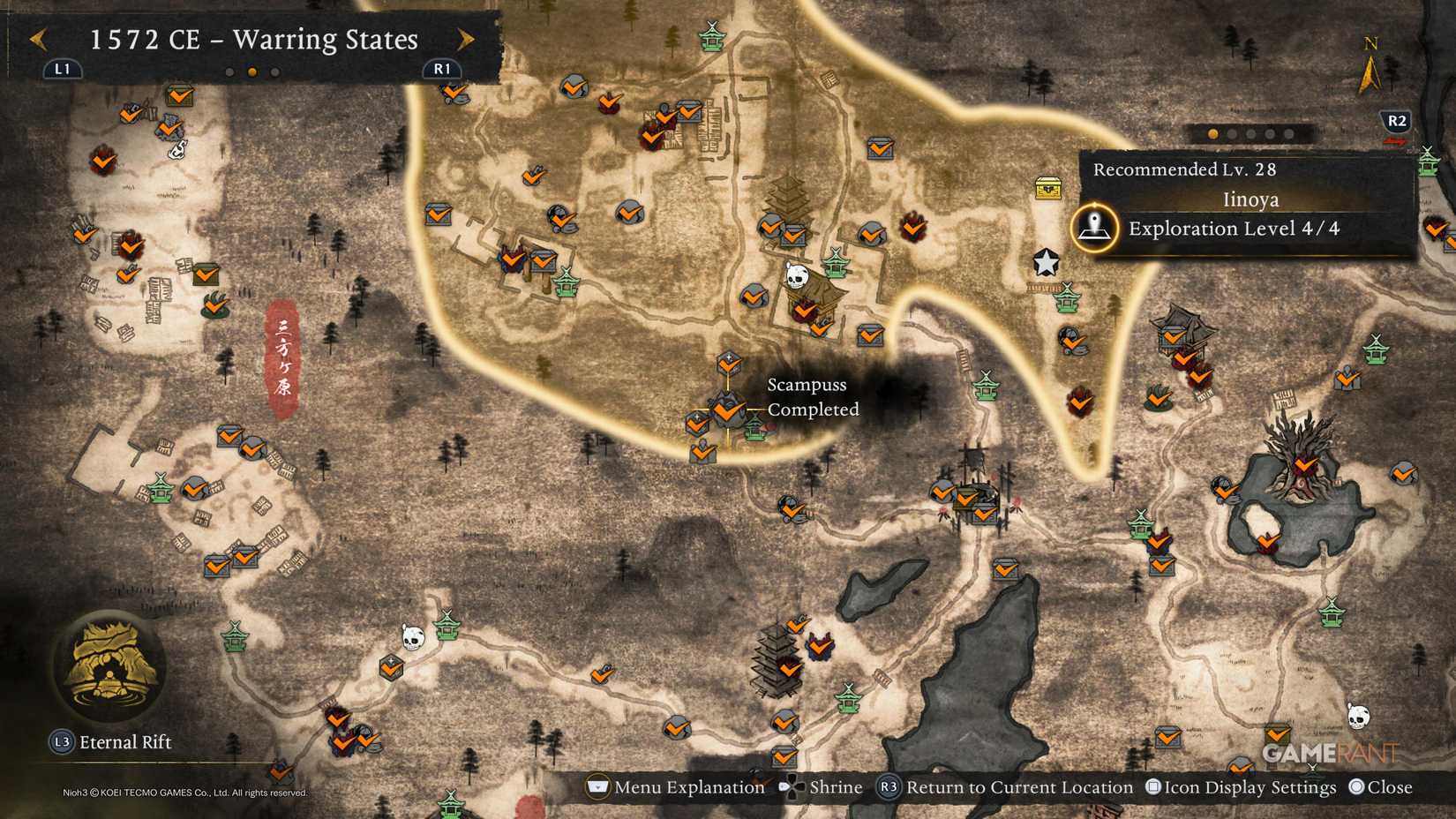Viewport: 1456px width, 819px height.
Task: Select the golden treasure chest icon near Iinoya
Action: pyautogui.click(x=1047, y=190)
